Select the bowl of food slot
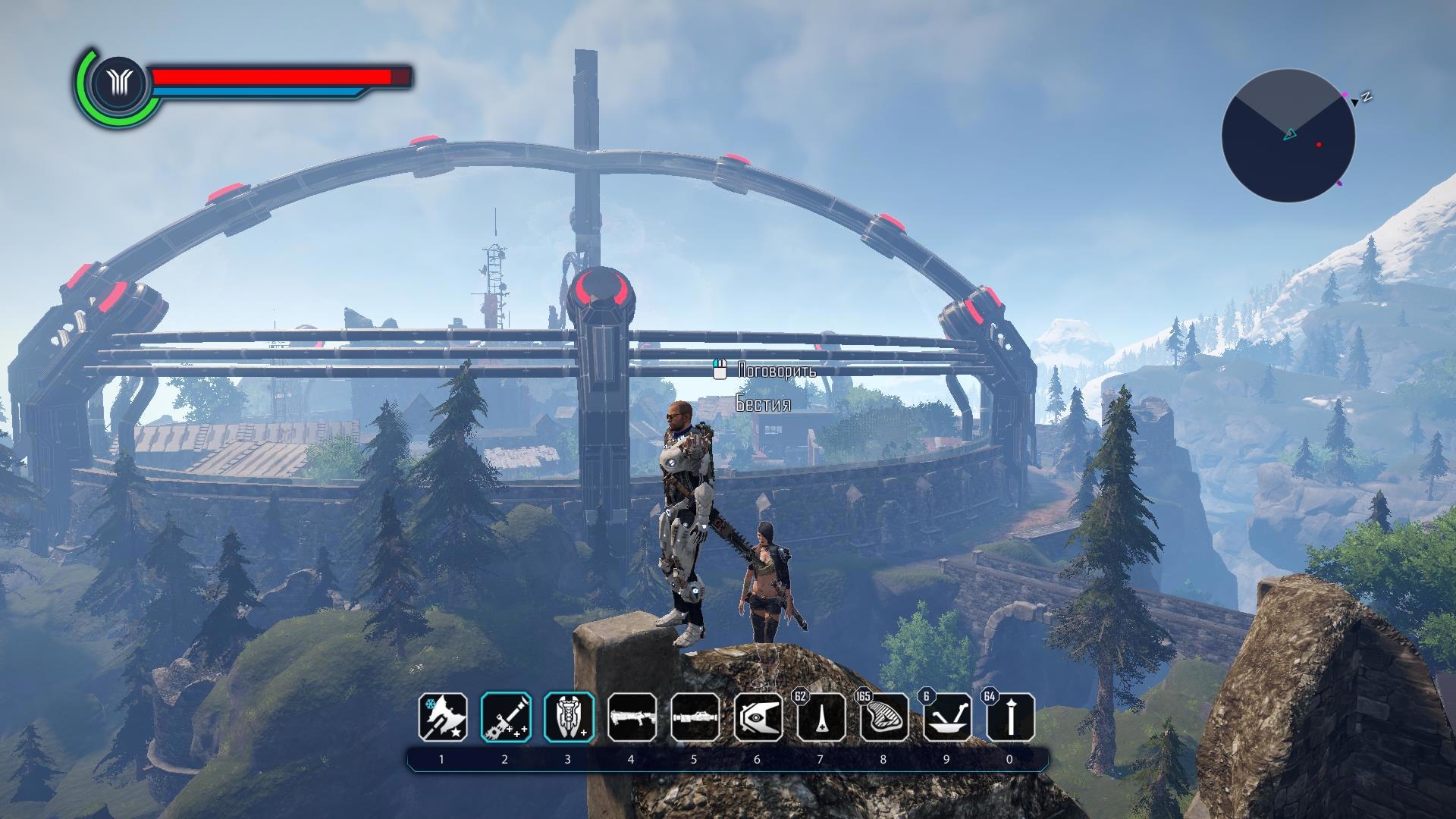 946,717
